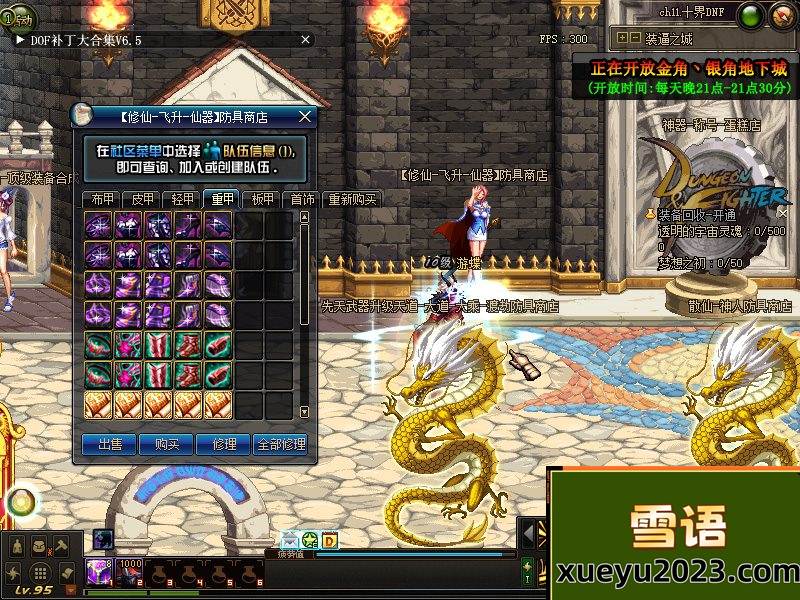The image size is (800, 600).
Task: Switch to the 布甲 cloth armor tab
Action: pyautogui.click(x=98, y=199)
